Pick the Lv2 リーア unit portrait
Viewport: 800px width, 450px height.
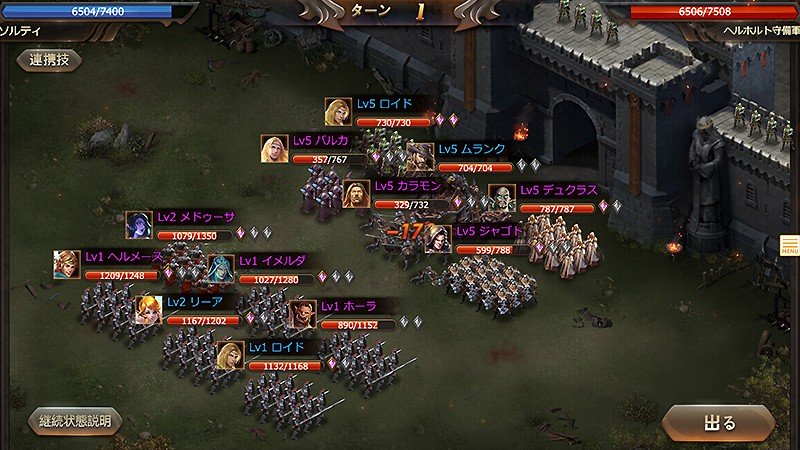pyautogui.click(x=150, y=310)
